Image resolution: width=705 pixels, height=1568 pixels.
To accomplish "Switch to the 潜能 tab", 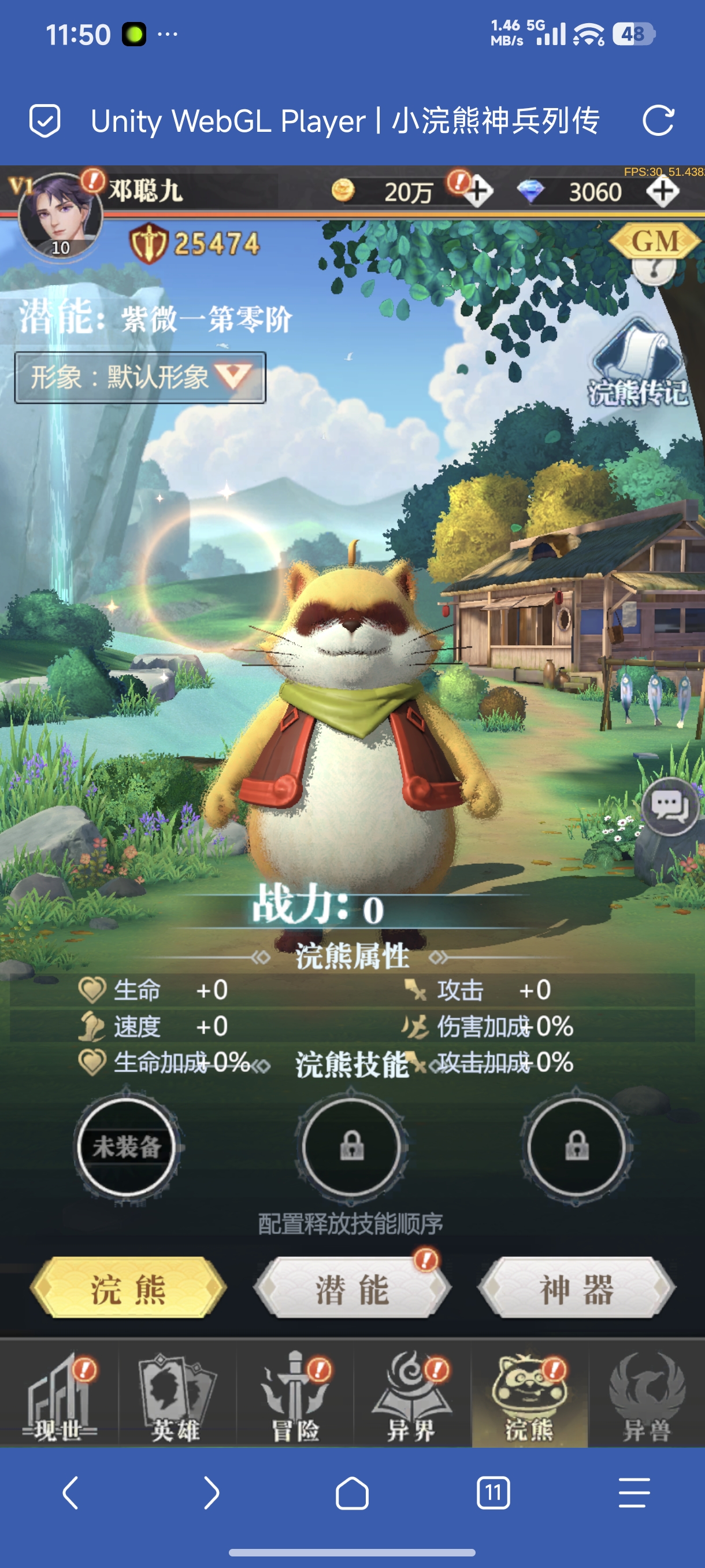I will [351, 1288].
